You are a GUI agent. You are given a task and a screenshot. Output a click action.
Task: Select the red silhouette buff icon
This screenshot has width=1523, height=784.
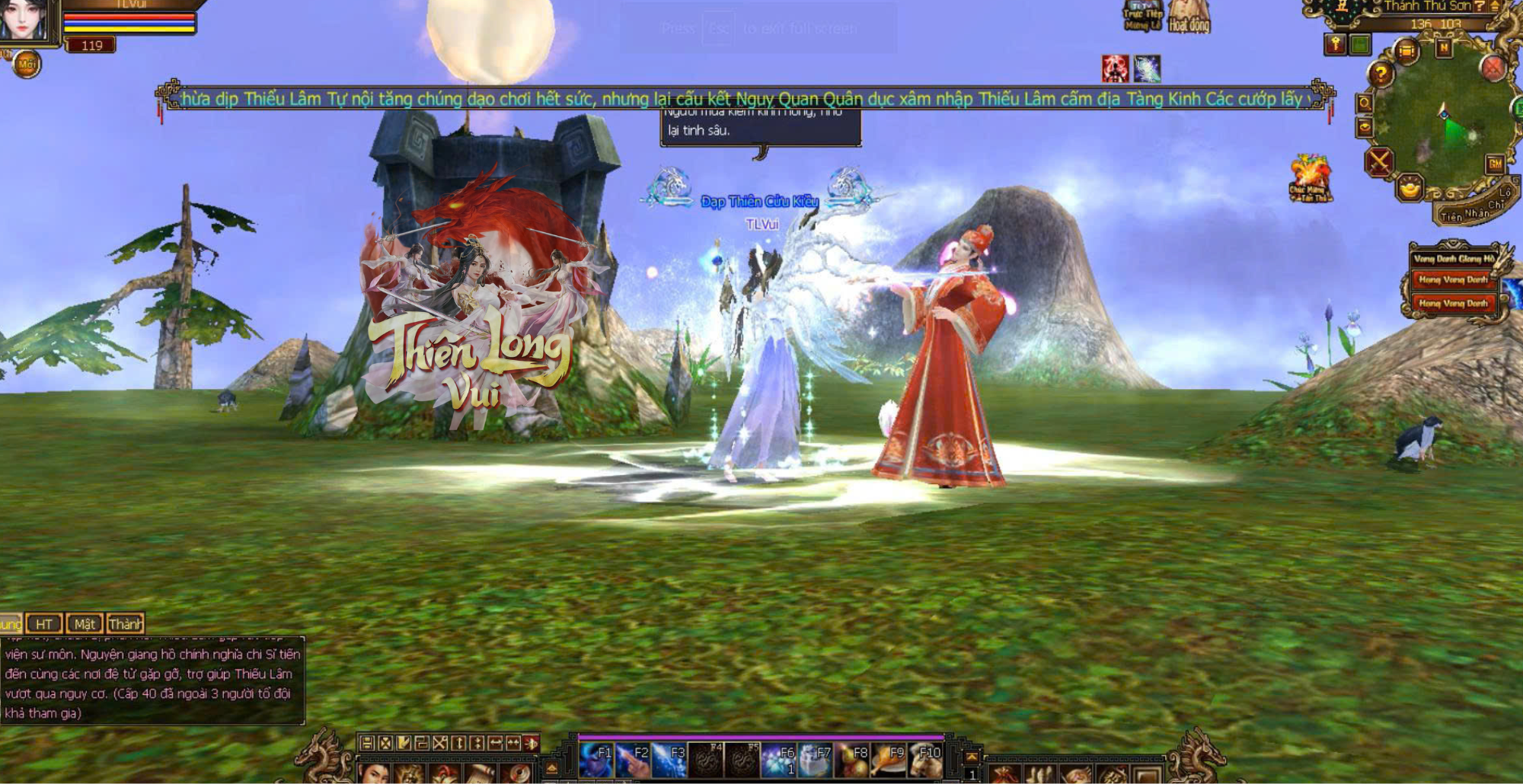click(1116, 69)
